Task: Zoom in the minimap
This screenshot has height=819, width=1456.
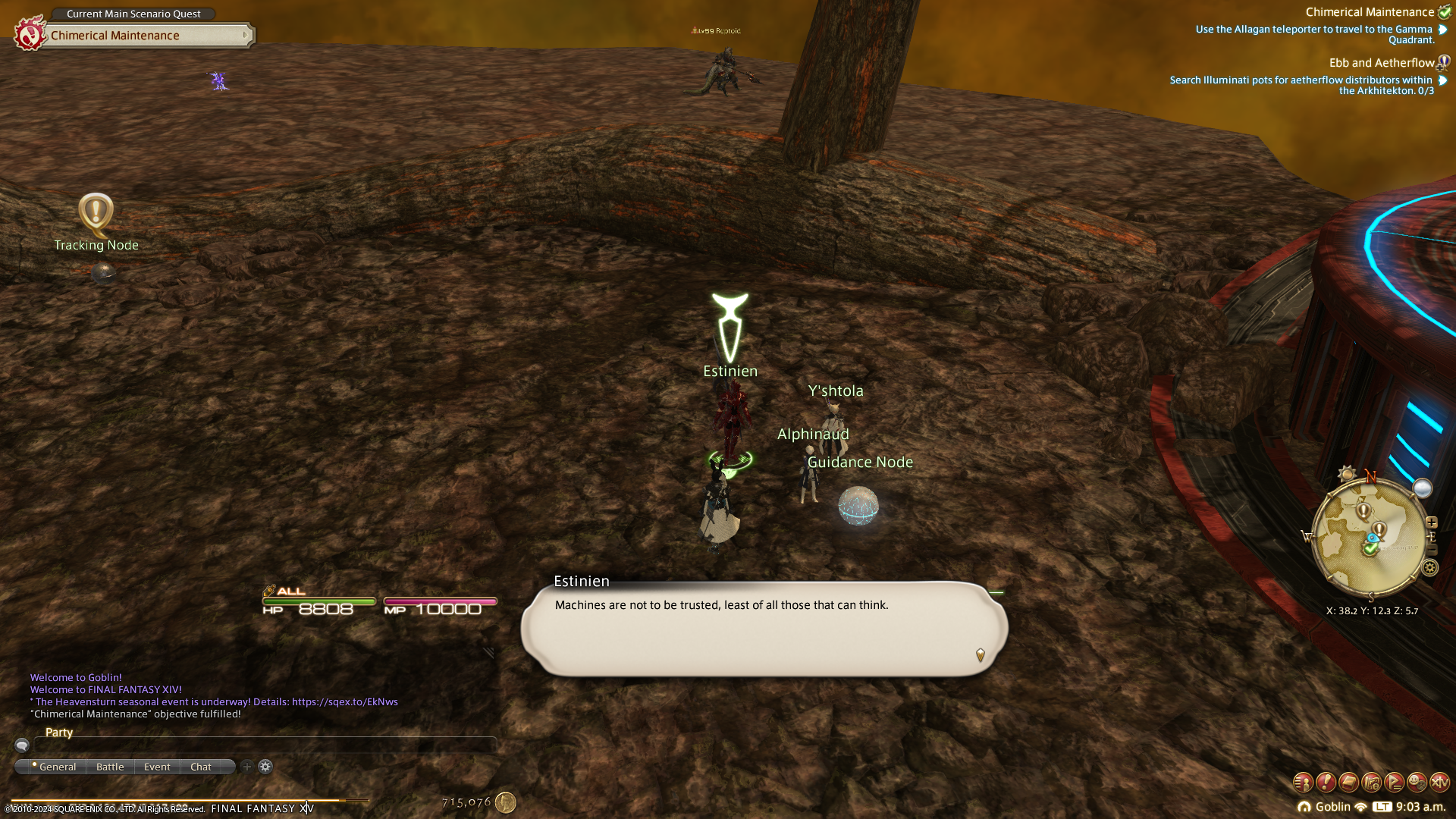Action: tap(1432, 522)
